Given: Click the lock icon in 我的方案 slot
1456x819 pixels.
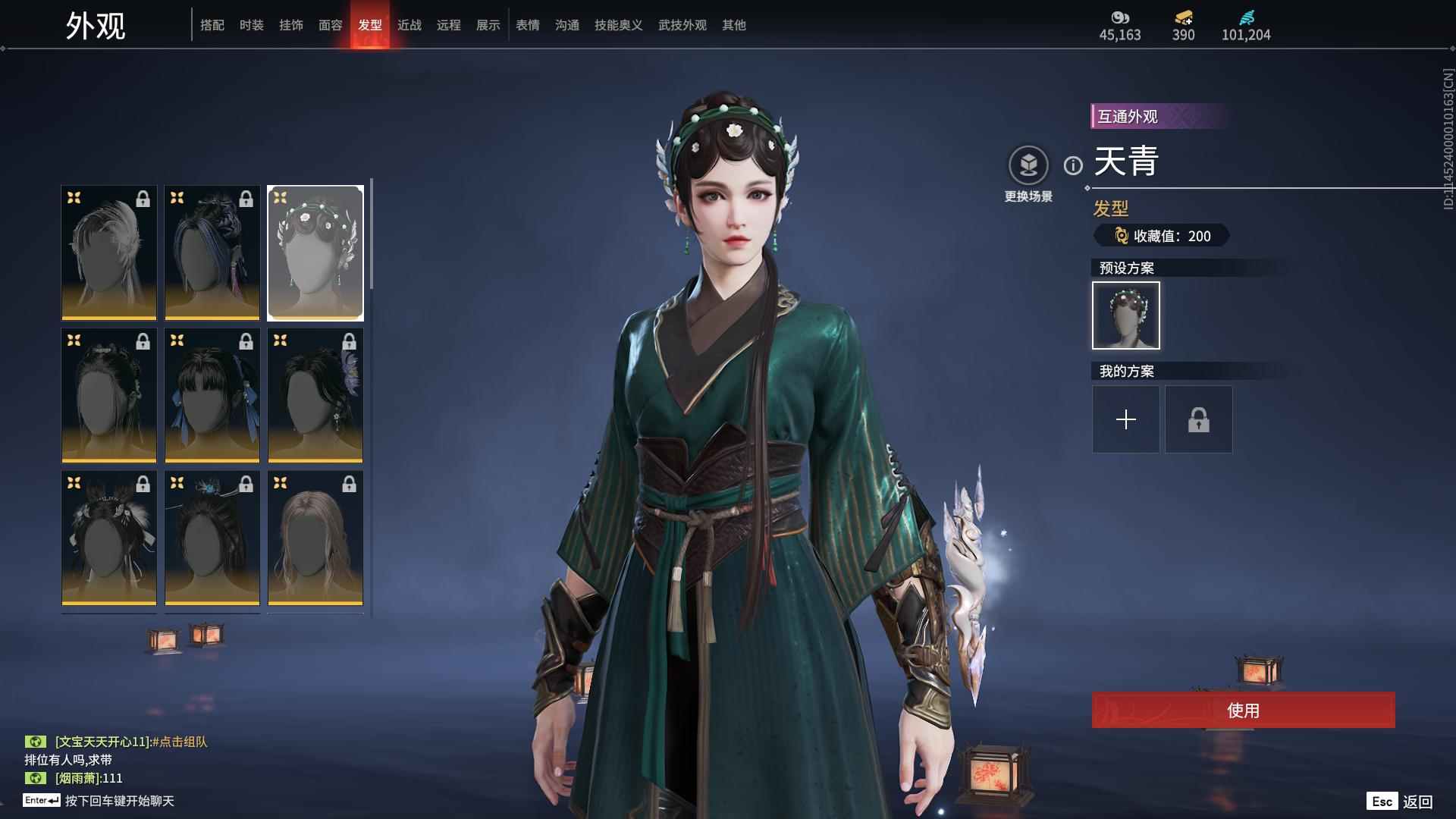Looking at the screenshot, I should pos(1198,419).
